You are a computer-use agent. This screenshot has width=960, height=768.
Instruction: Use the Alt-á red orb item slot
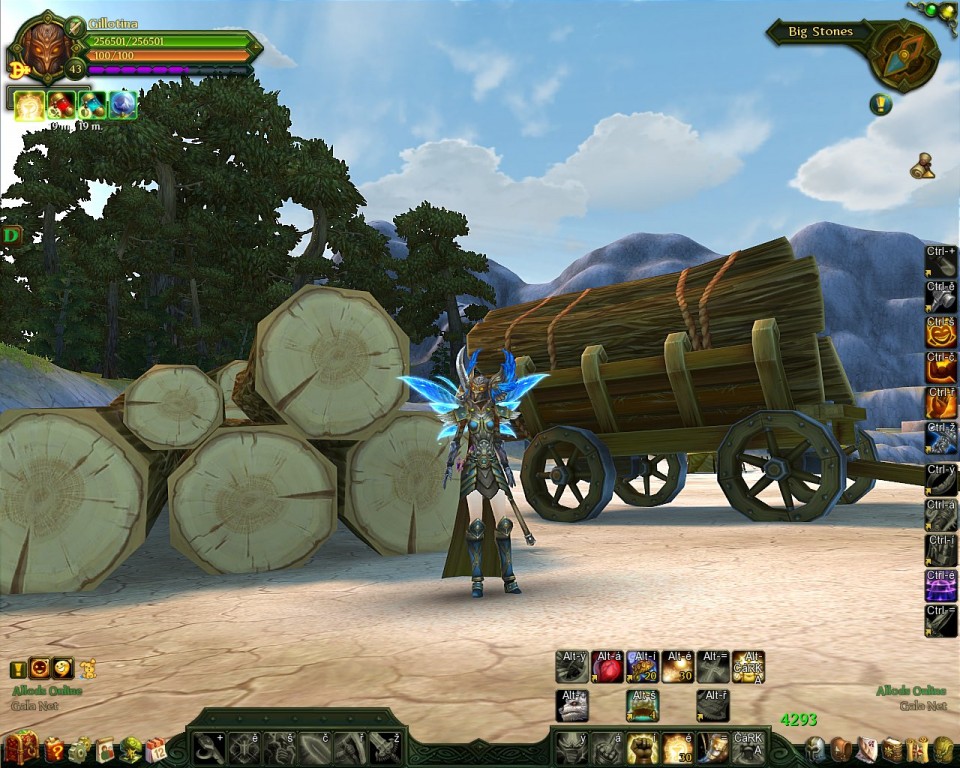click(x=607, y=667)
